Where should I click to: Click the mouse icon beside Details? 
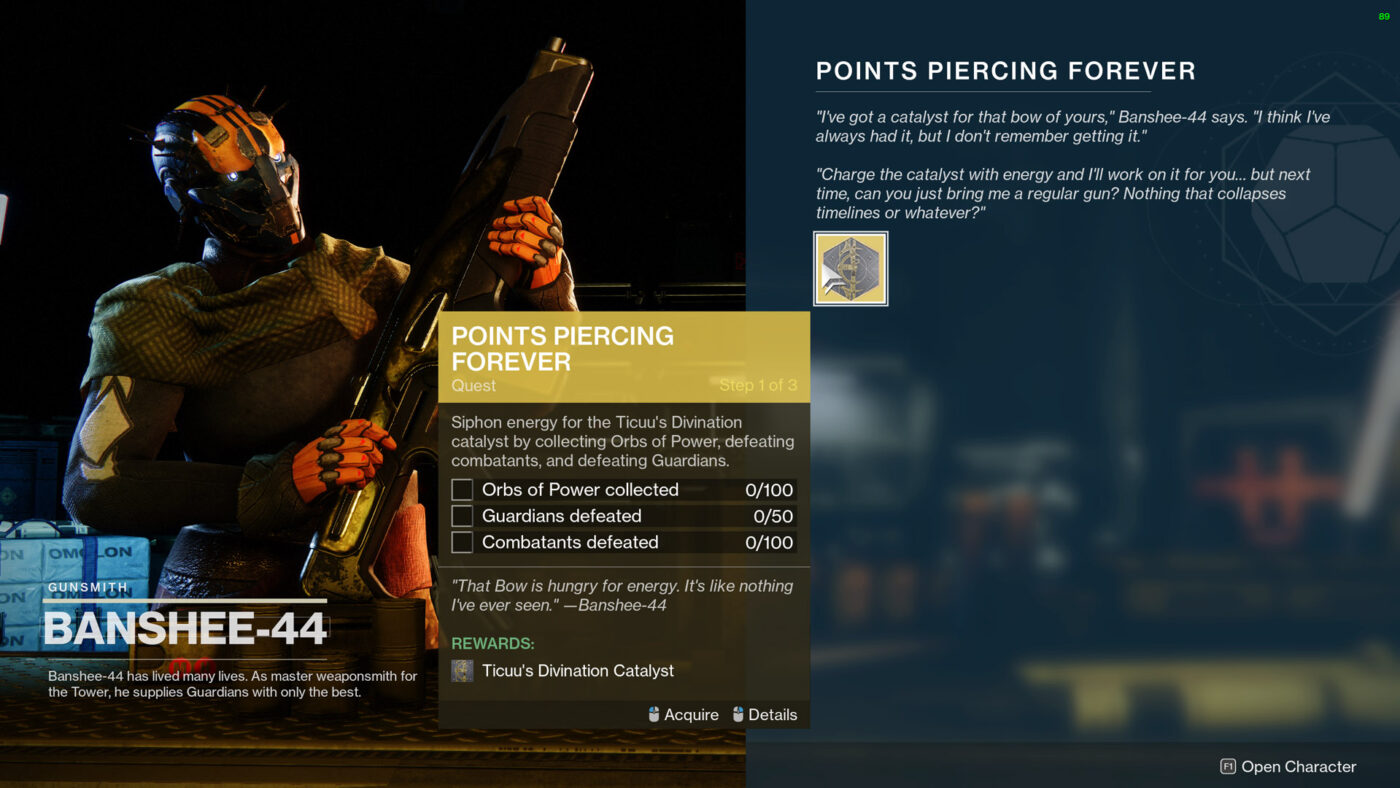tap(739, 714)
